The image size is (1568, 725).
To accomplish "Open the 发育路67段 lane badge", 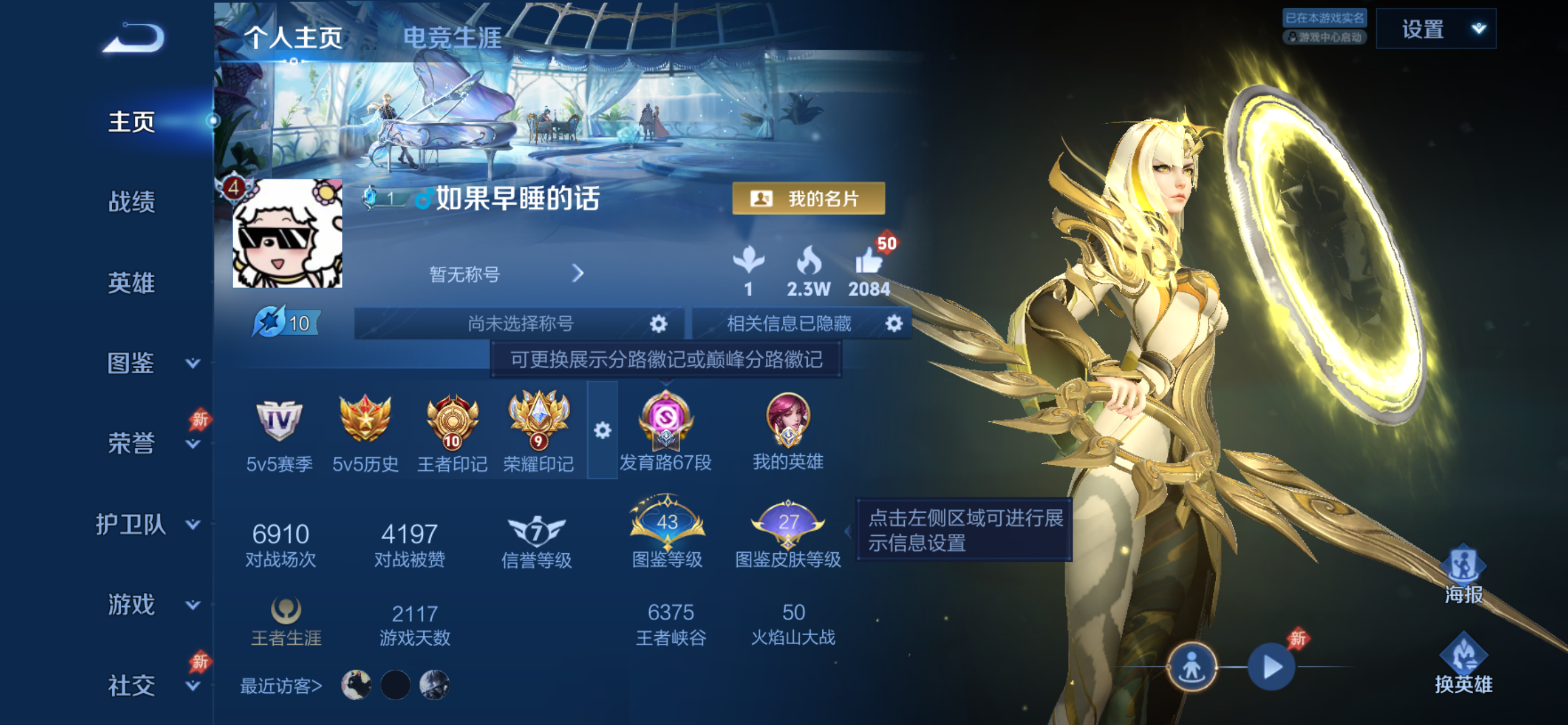I will [665, 420].
